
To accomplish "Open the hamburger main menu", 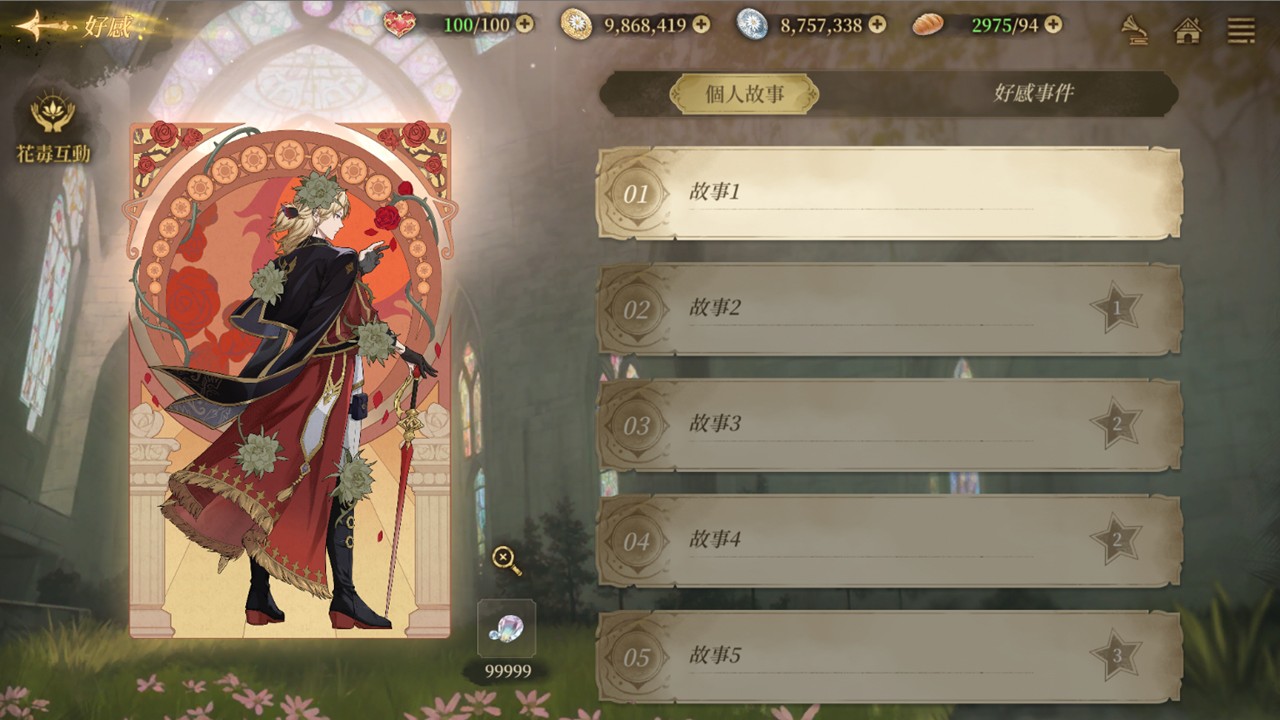I will coord(1241,29).
